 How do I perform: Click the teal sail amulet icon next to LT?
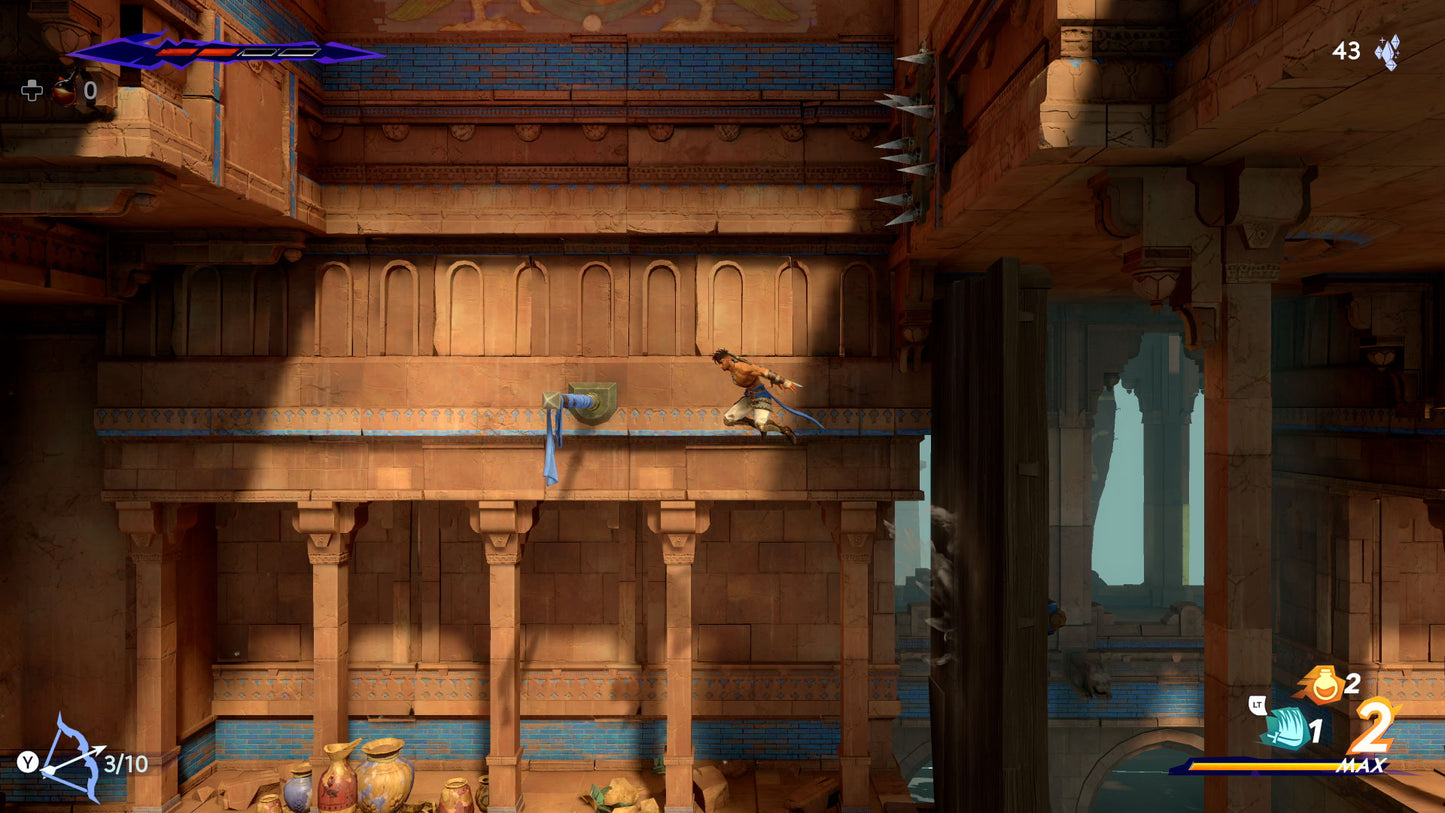(1286, 728)
